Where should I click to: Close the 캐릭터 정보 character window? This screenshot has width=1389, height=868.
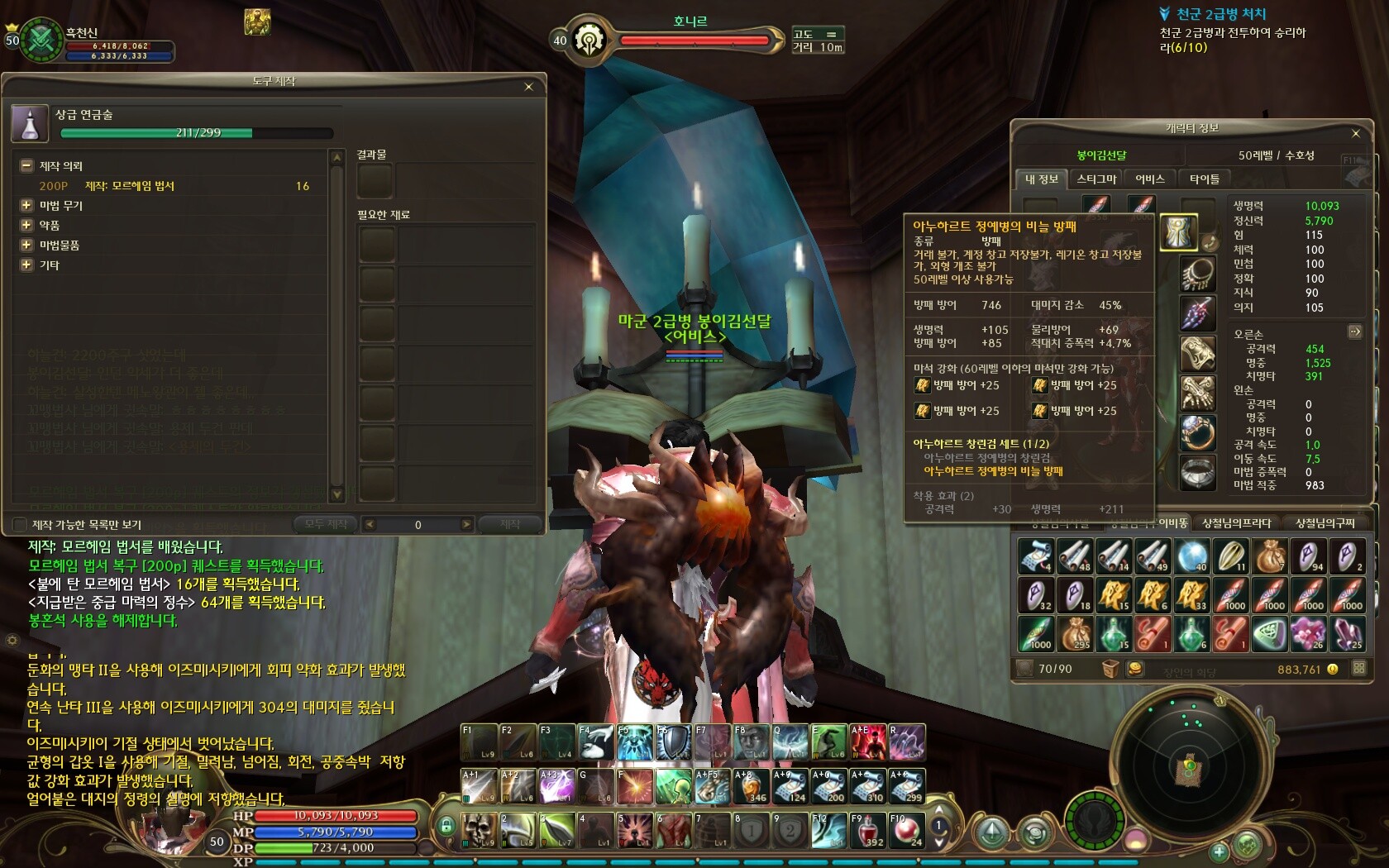pyautogui.click(x=1356, y=133)
